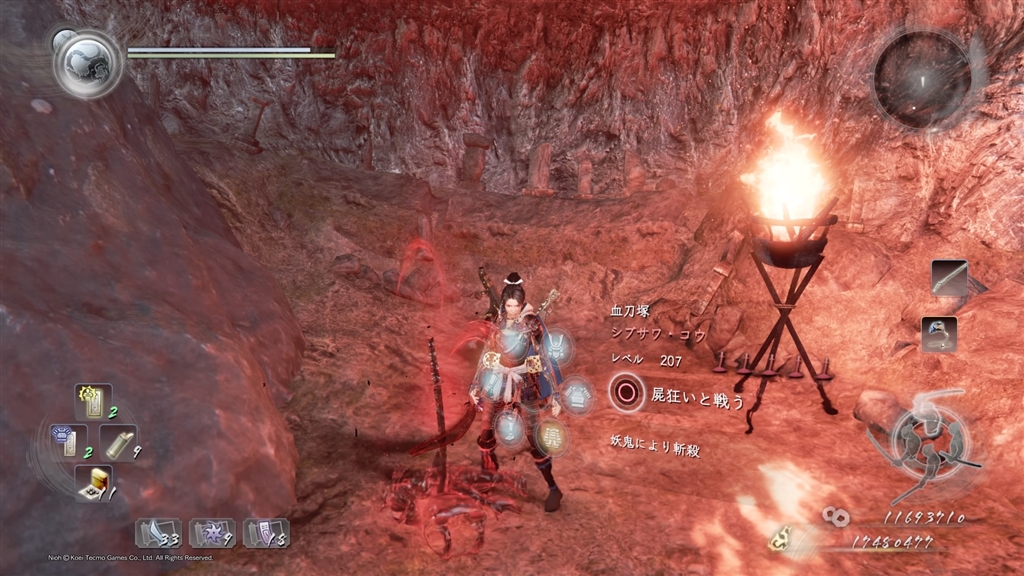Choose the shuriken scroll slot
This screenshot has height=576, width=1024.
tap(212, 532)
